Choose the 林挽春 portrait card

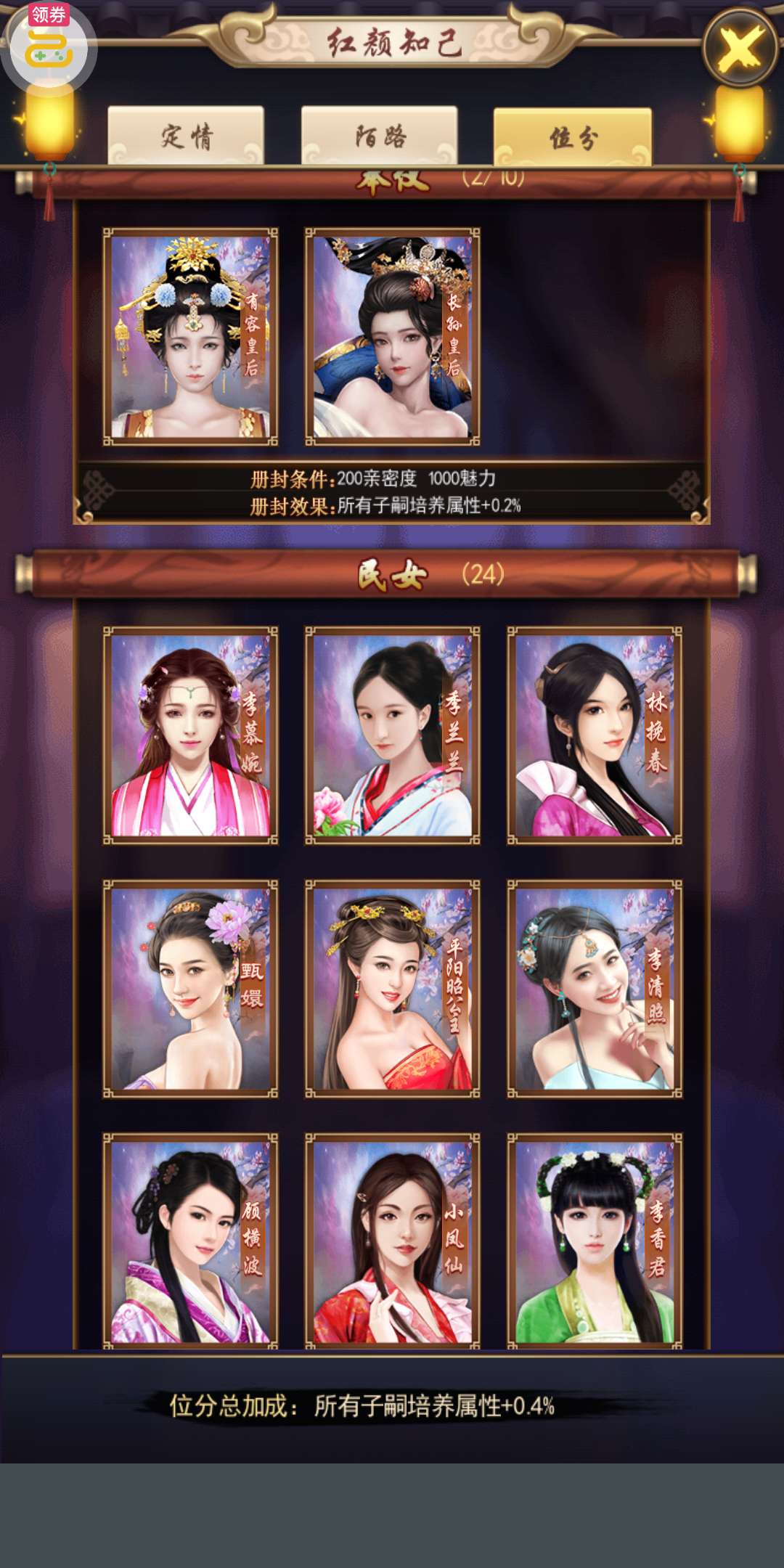594,735
